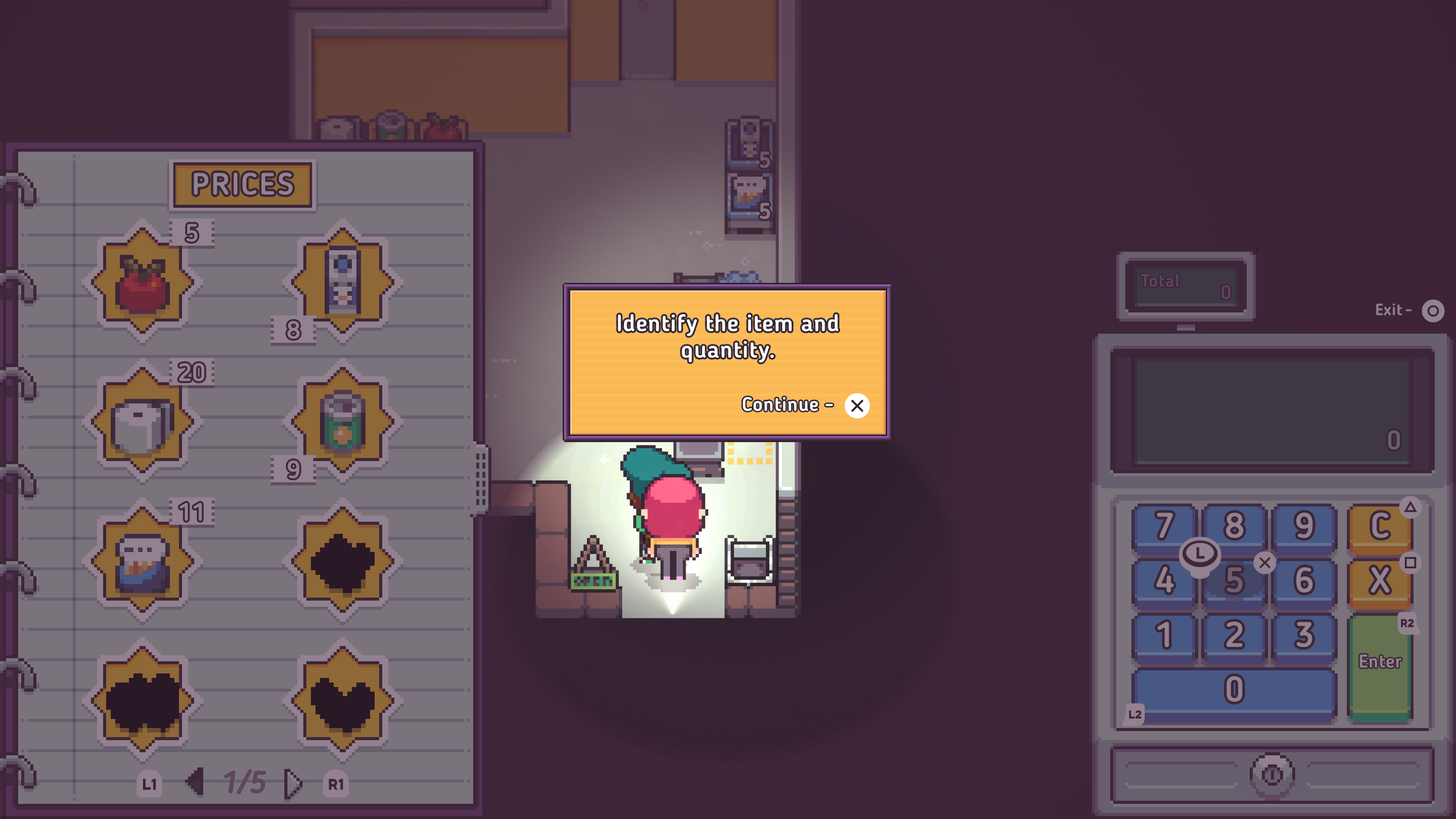Hit the 9 key on the register
The width and height of the screenshot is (1456, 819).
tap(1304, 526)
